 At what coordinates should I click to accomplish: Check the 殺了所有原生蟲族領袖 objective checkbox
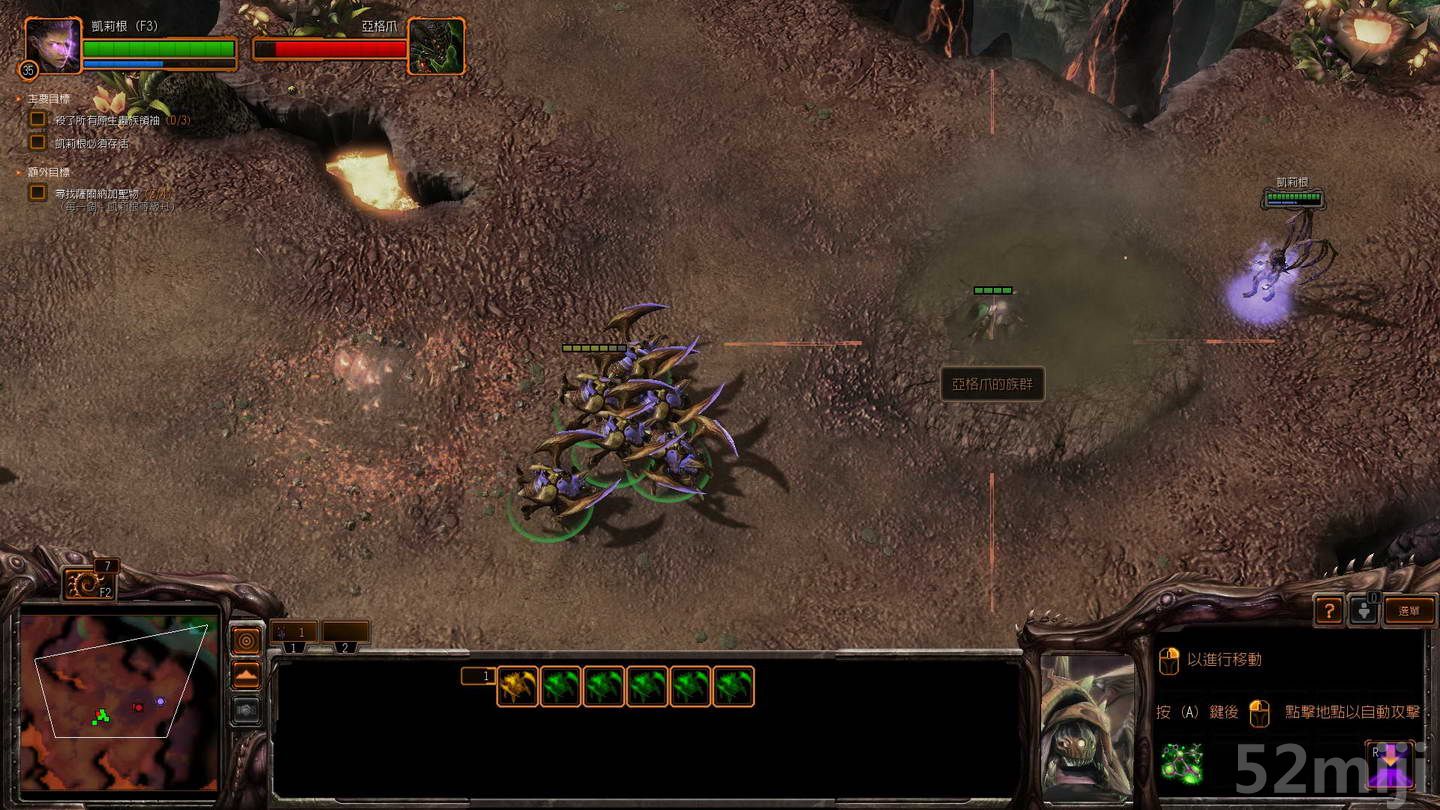coord(38,119)
